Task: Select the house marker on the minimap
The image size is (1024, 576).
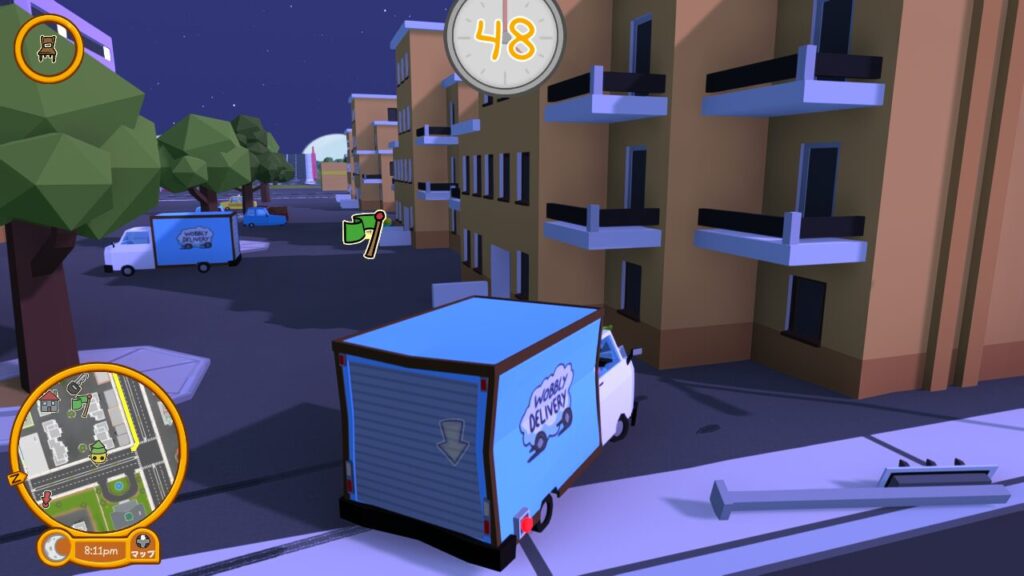Action: (49, 403)
